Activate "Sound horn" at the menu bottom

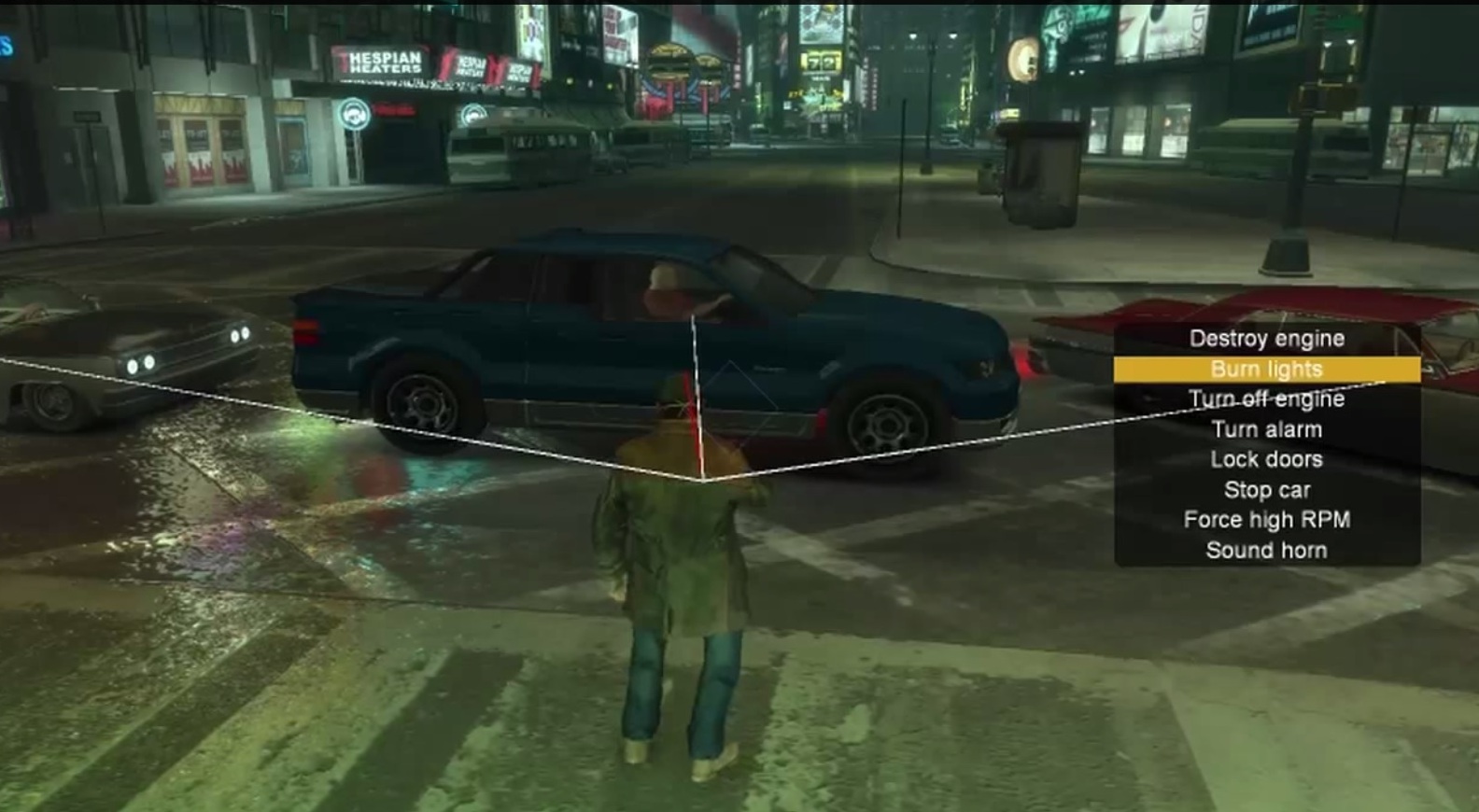coord(1267,550)
